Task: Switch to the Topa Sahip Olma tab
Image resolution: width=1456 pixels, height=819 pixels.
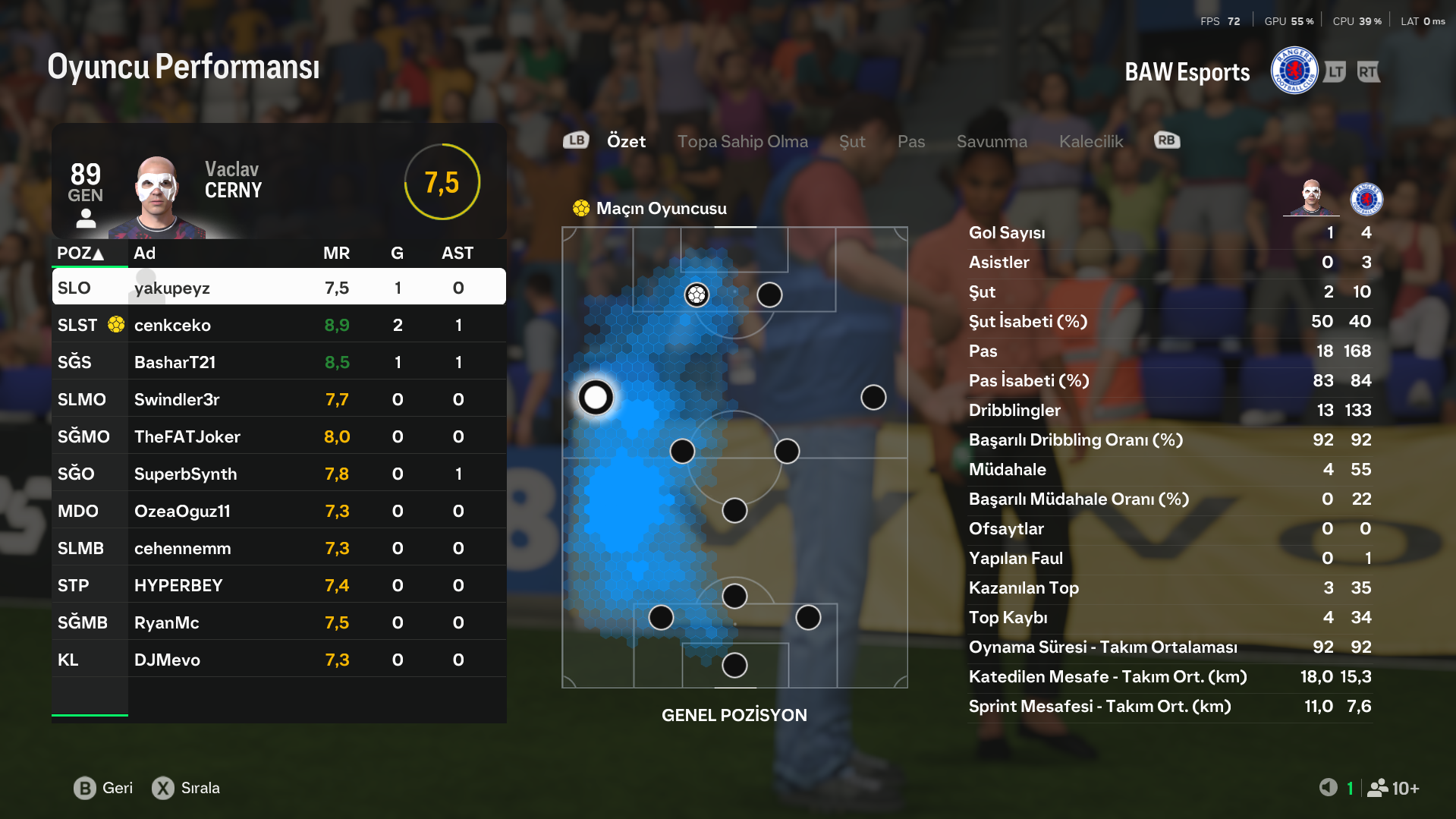Action: [742, 141]
